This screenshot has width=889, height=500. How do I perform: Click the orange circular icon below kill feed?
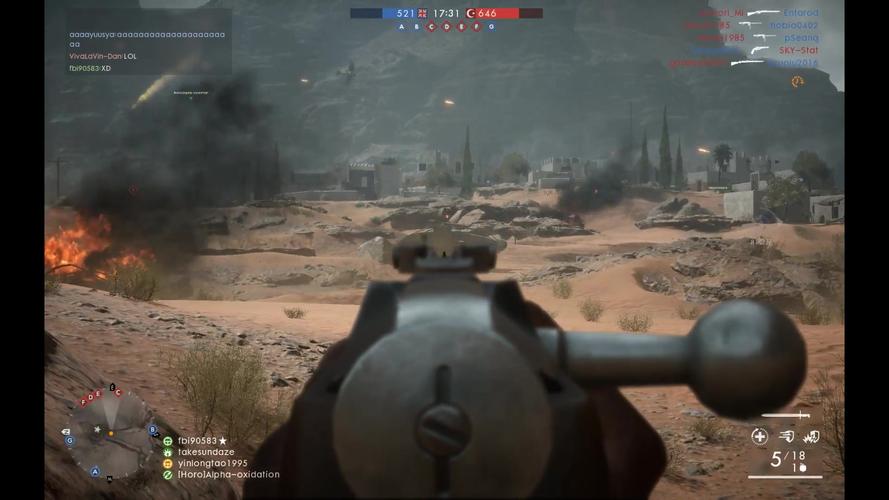(797, 81)
